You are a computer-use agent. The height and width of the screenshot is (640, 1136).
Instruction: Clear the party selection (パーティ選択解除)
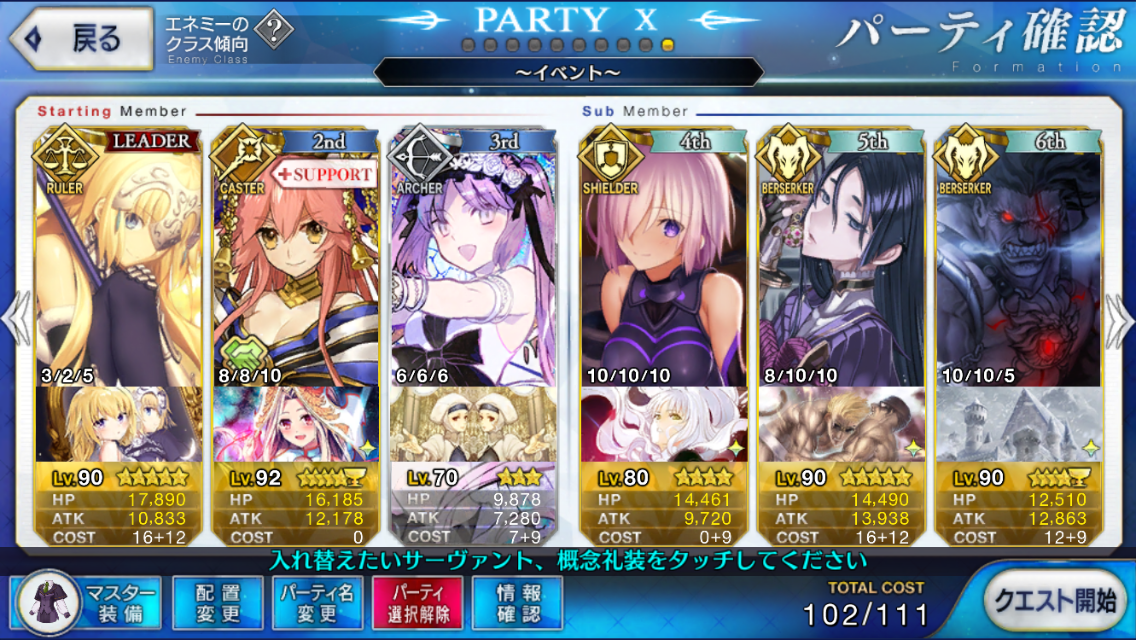417,603
